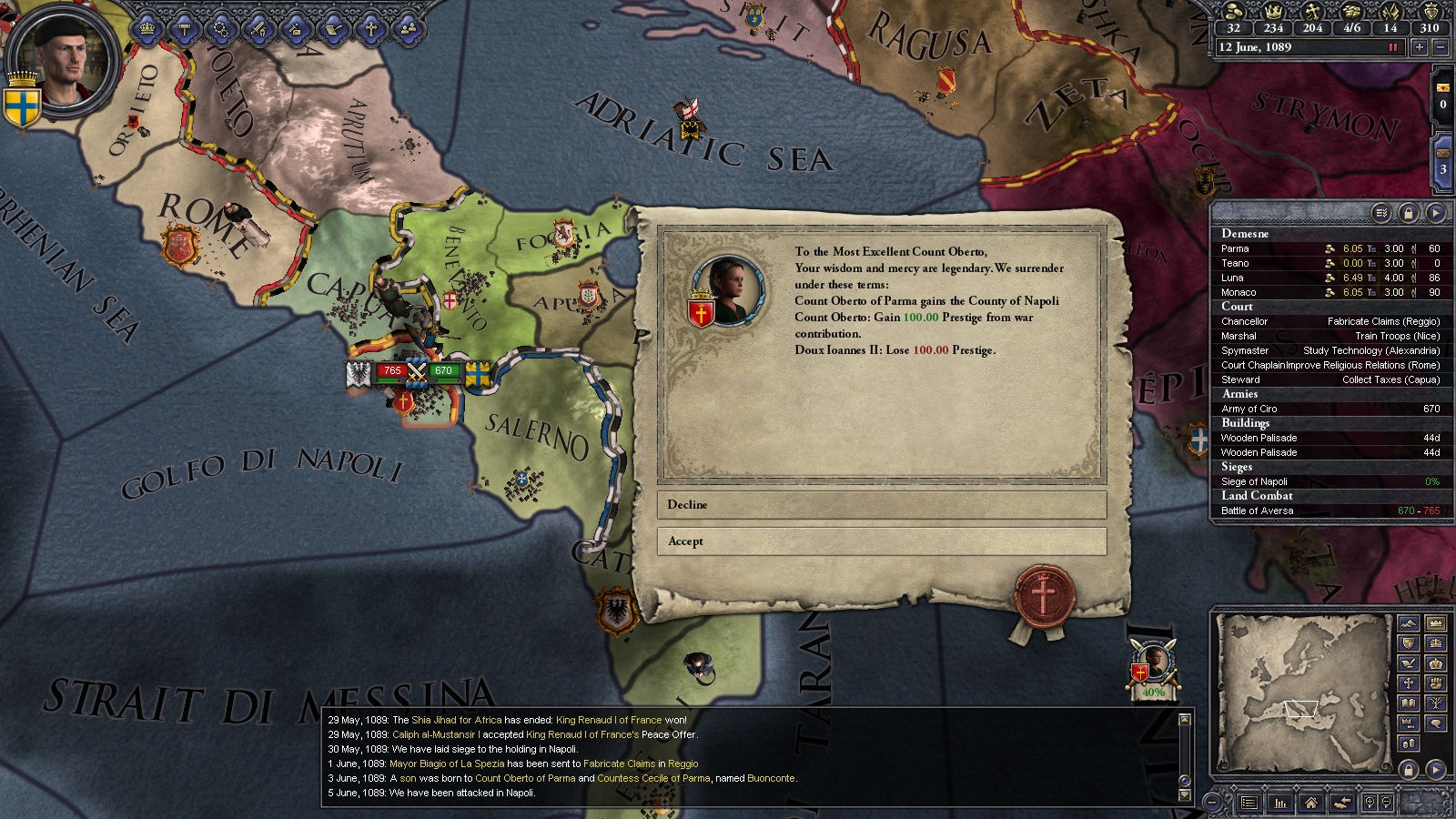This screenshot has width=1456, height=819.
Task: Decrease game speed with minus button
Action: tap(1440, 47)
